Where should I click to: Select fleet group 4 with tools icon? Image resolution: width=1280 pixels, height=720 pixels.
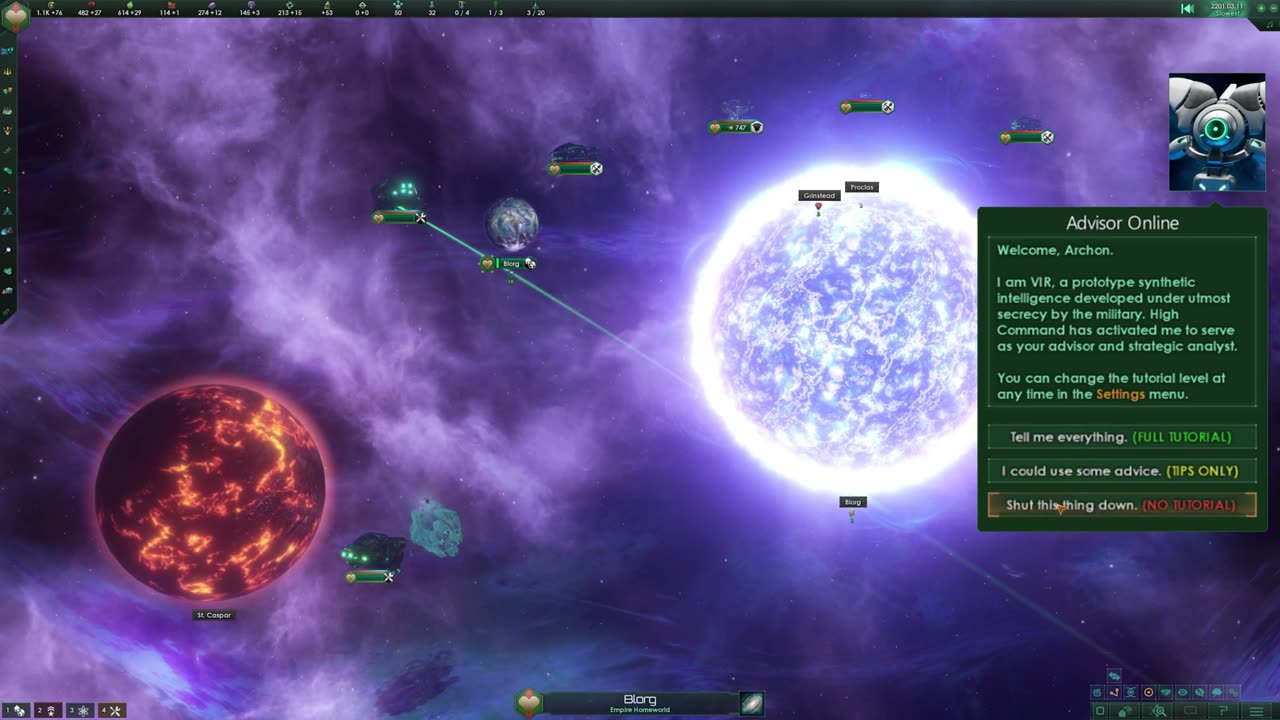(x=110, y=710)
